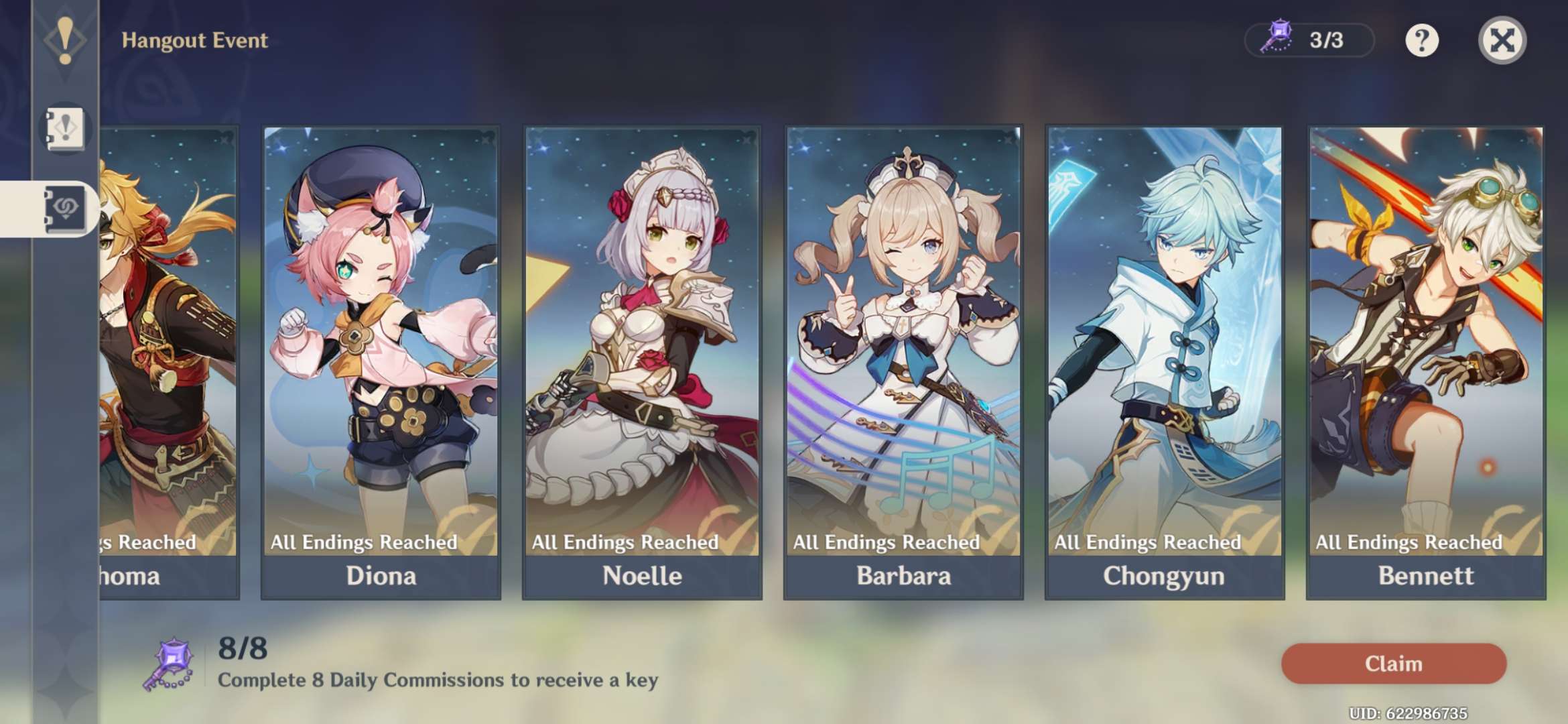Claim the story key reward
This screenshot has width=1568, height=724.
click(x=1393, y=664)
